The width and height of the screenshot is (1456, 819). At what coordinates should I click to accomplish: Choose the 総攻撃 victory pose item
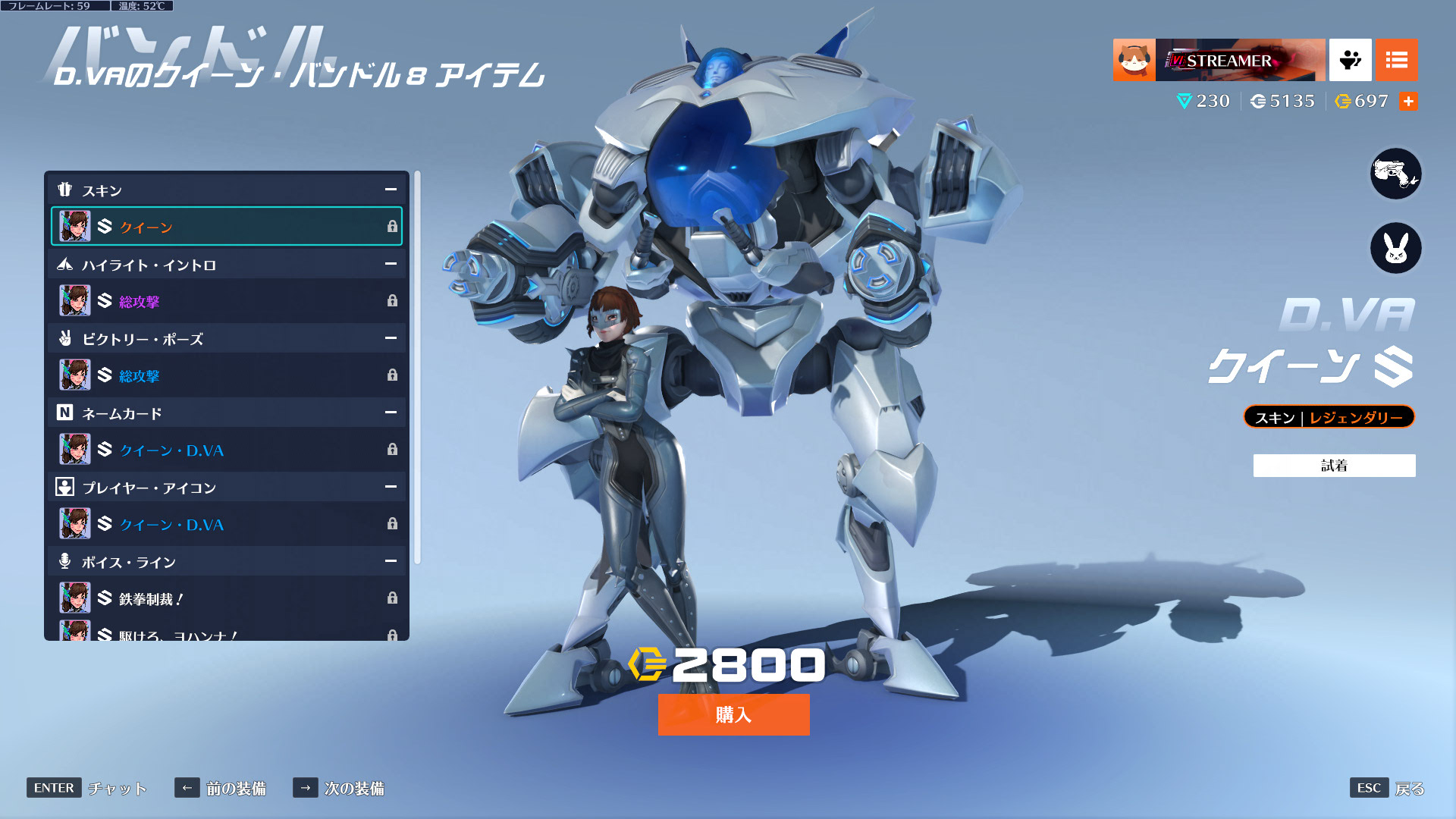(x=226, y=375)
